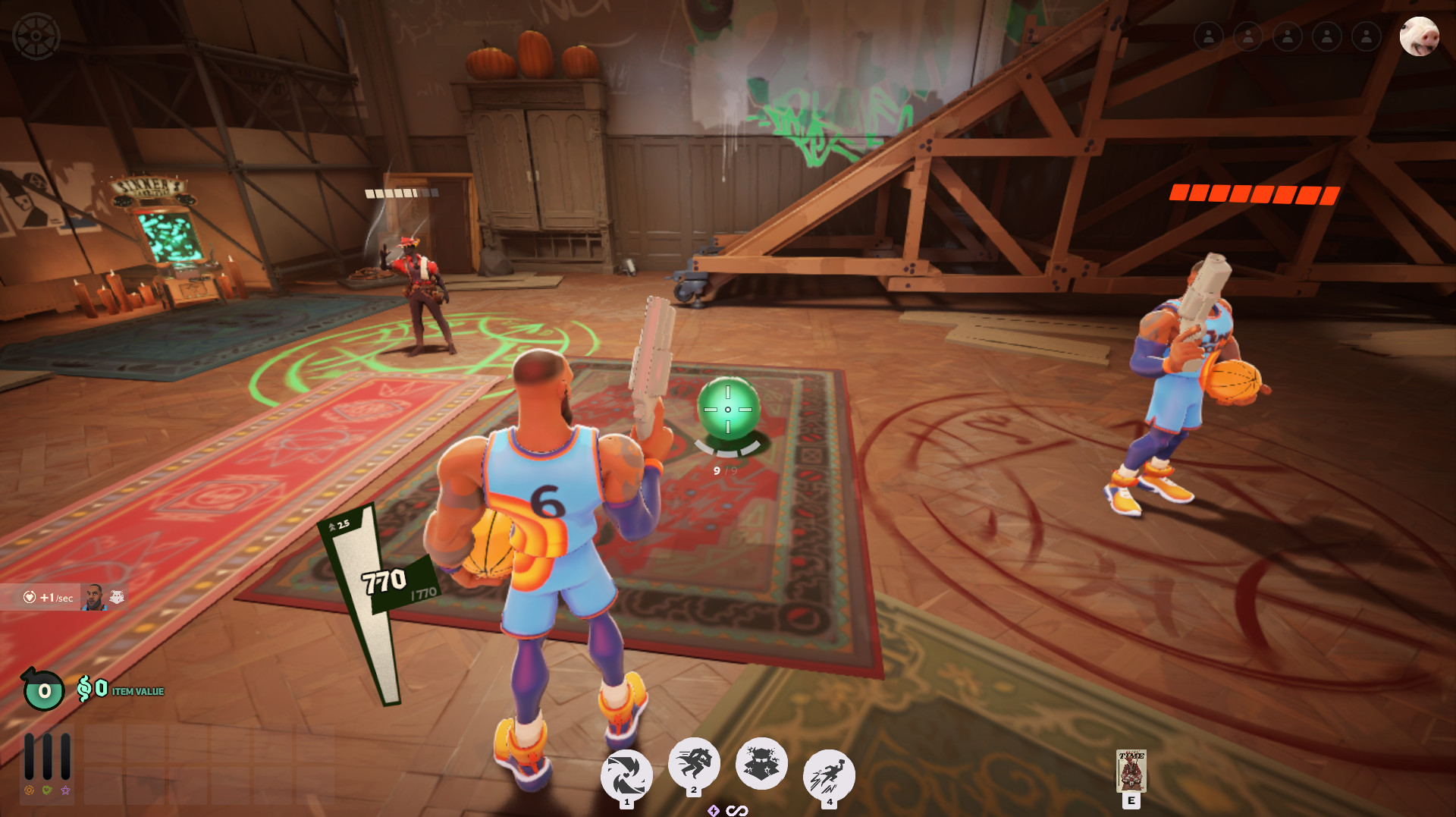Image resolution: width=1456 pixels, height=817 pixels.
Task: Click the pig profile avatar
Action: (x=1419, y=36)
